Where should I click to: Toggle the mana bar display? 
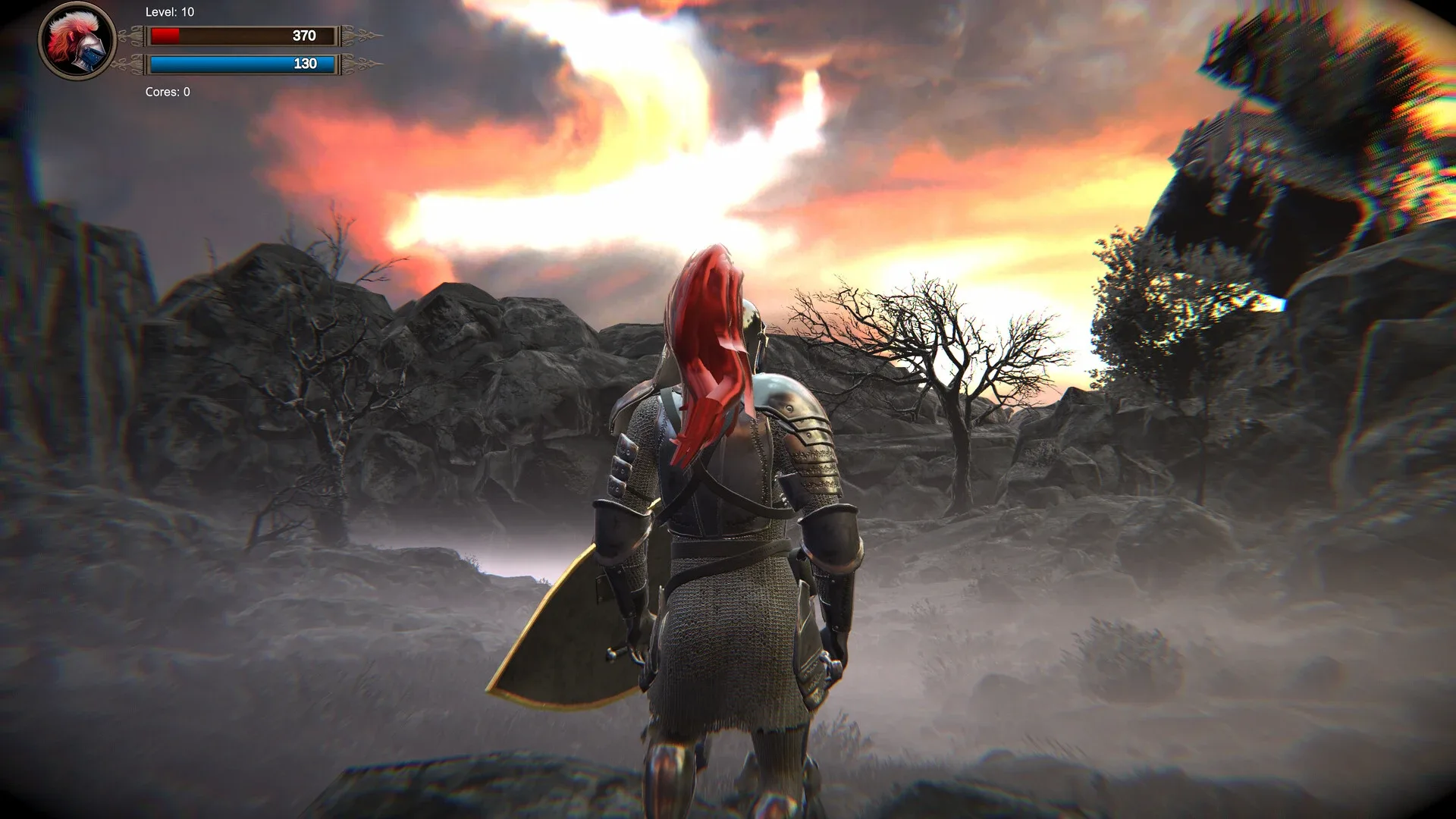pyautogui.click(x=241, y=64)
